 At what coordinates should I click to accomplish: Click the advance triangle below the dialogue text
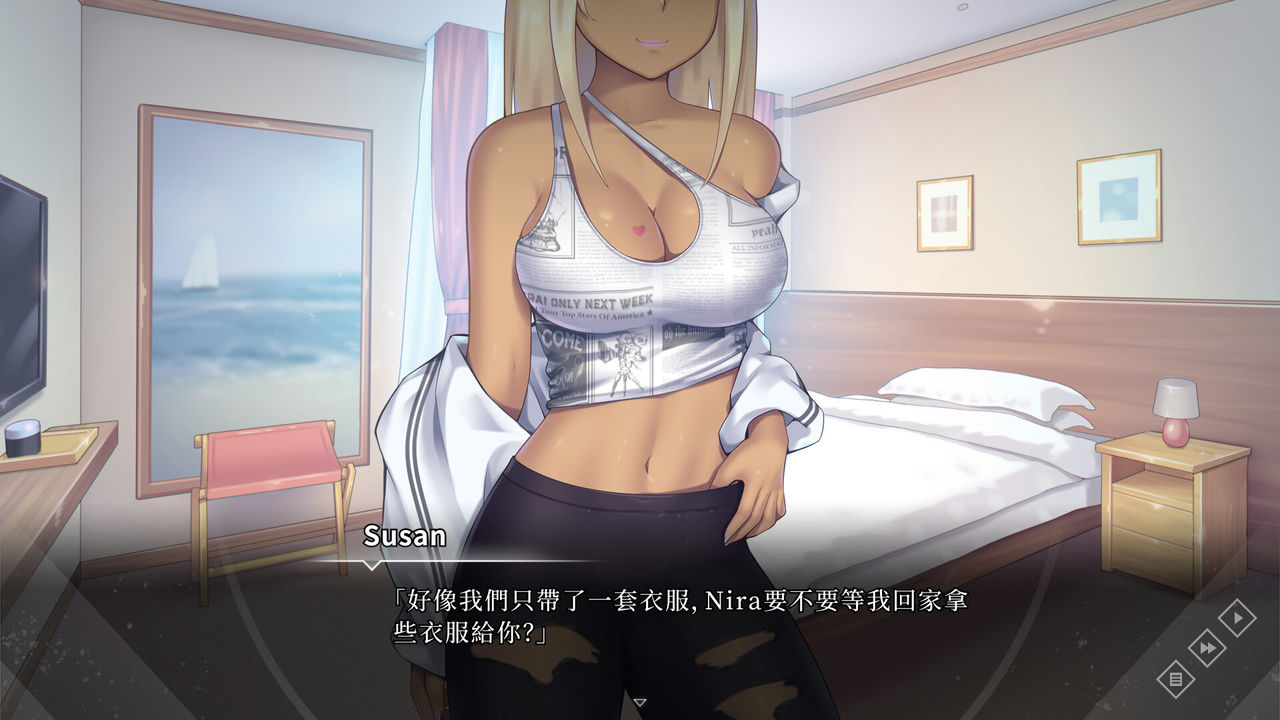point(639,701)
